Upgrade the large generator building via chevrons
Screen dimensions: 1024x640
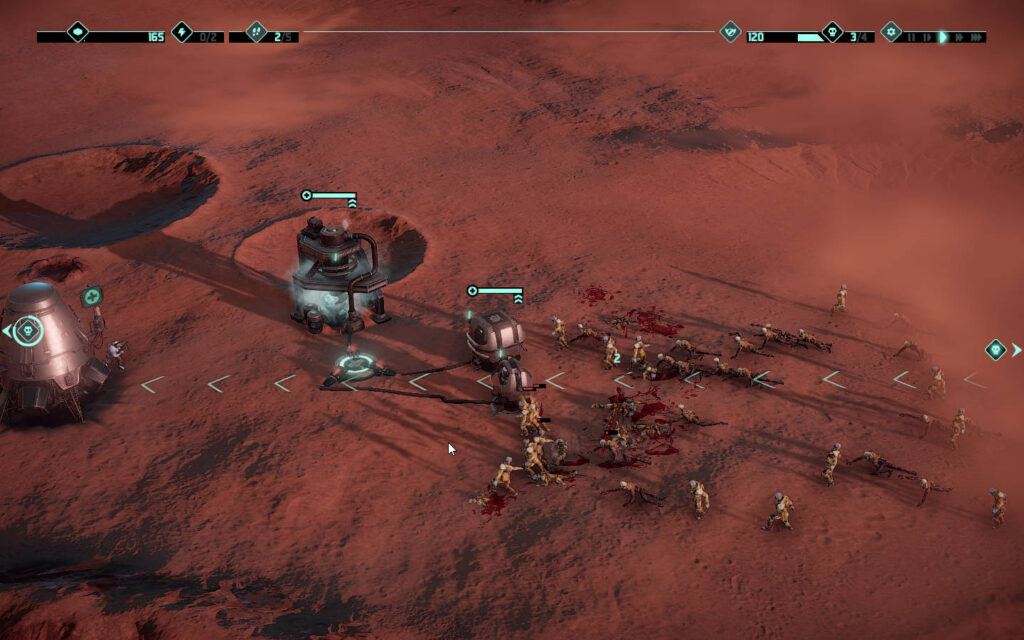(x=351, y=203)
